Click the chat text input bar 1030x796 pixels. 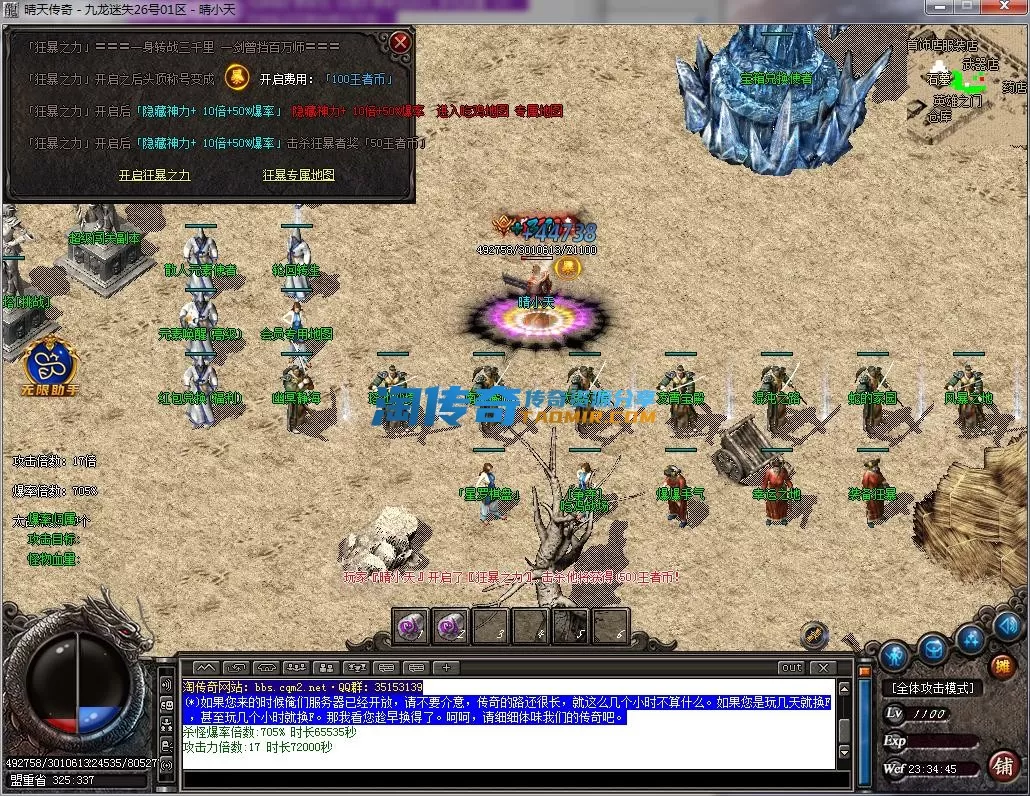(x=500, y=779)
